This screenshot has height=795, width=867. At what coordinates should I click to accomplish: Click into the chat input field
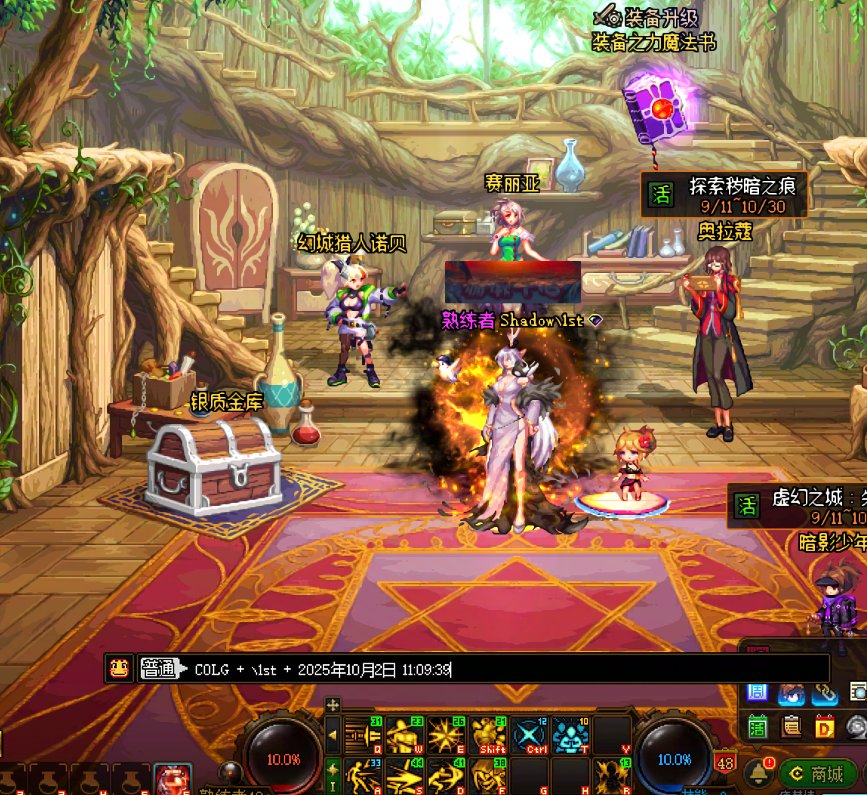tap(500, 669)
